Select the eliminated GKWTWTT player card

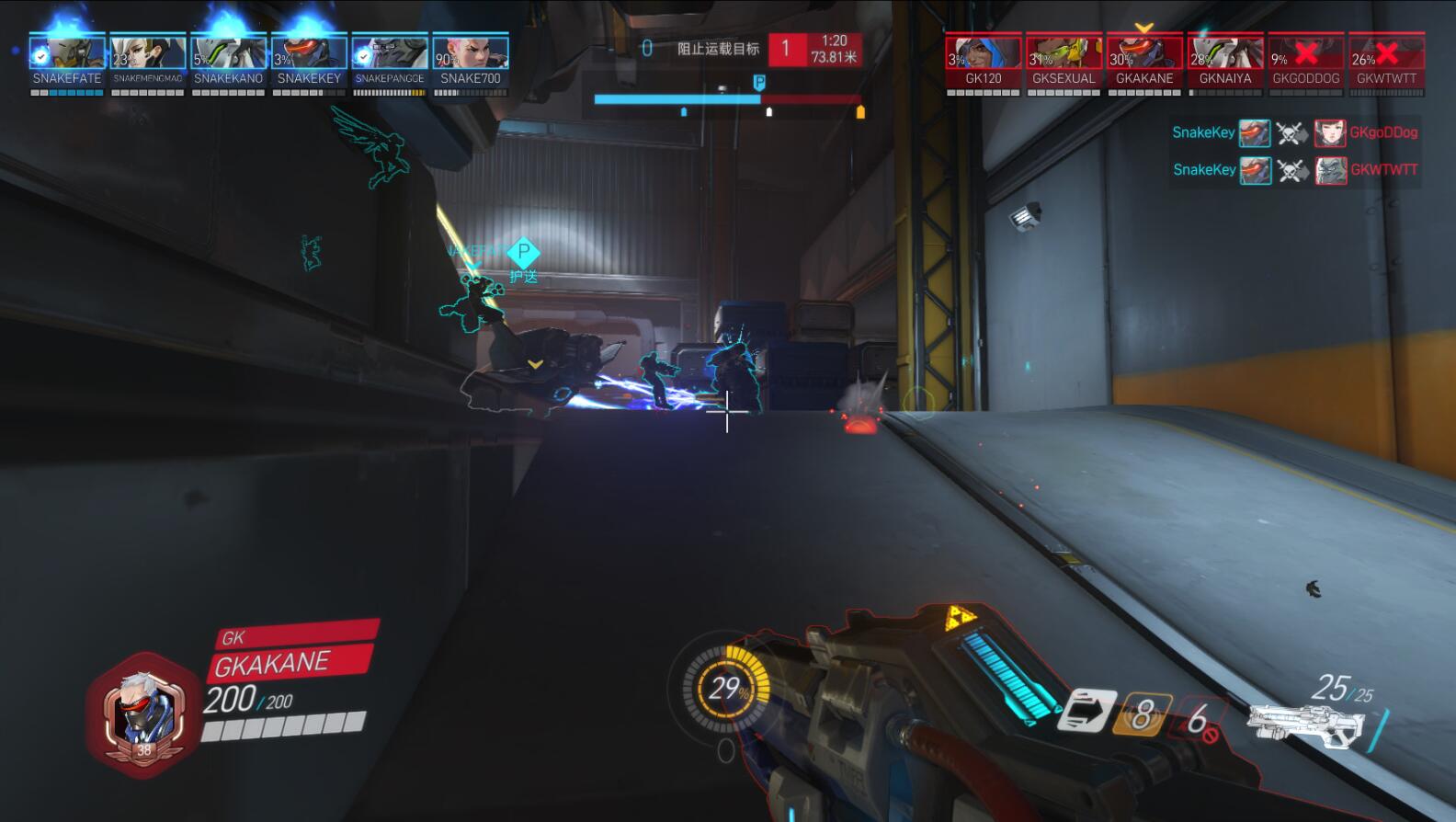click(1386, 53)
